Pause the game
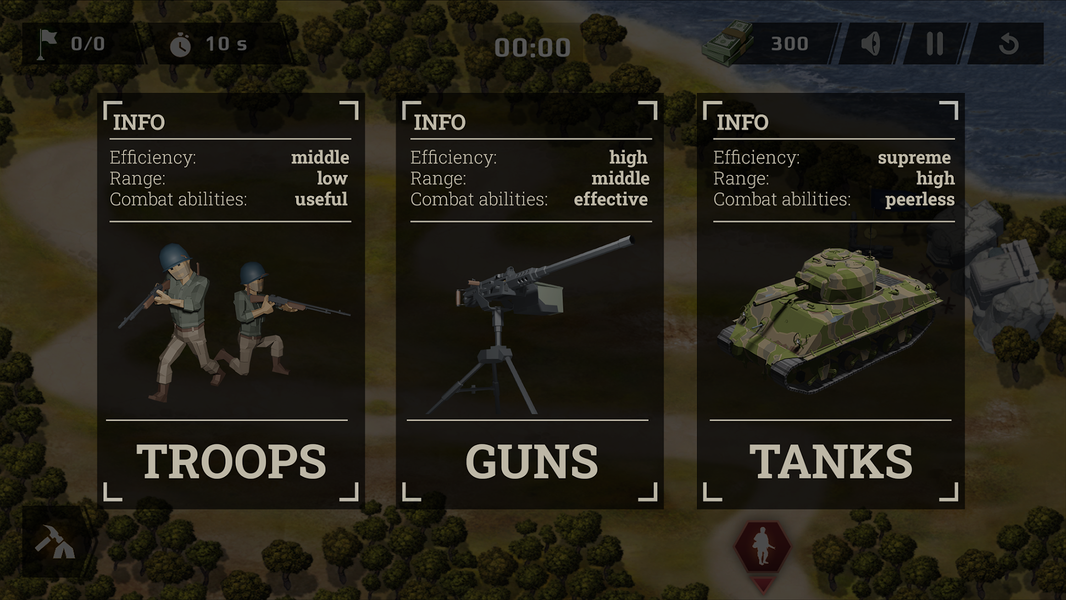The height and width of the screenshot is (600, 1066). [x=934, y=45]
